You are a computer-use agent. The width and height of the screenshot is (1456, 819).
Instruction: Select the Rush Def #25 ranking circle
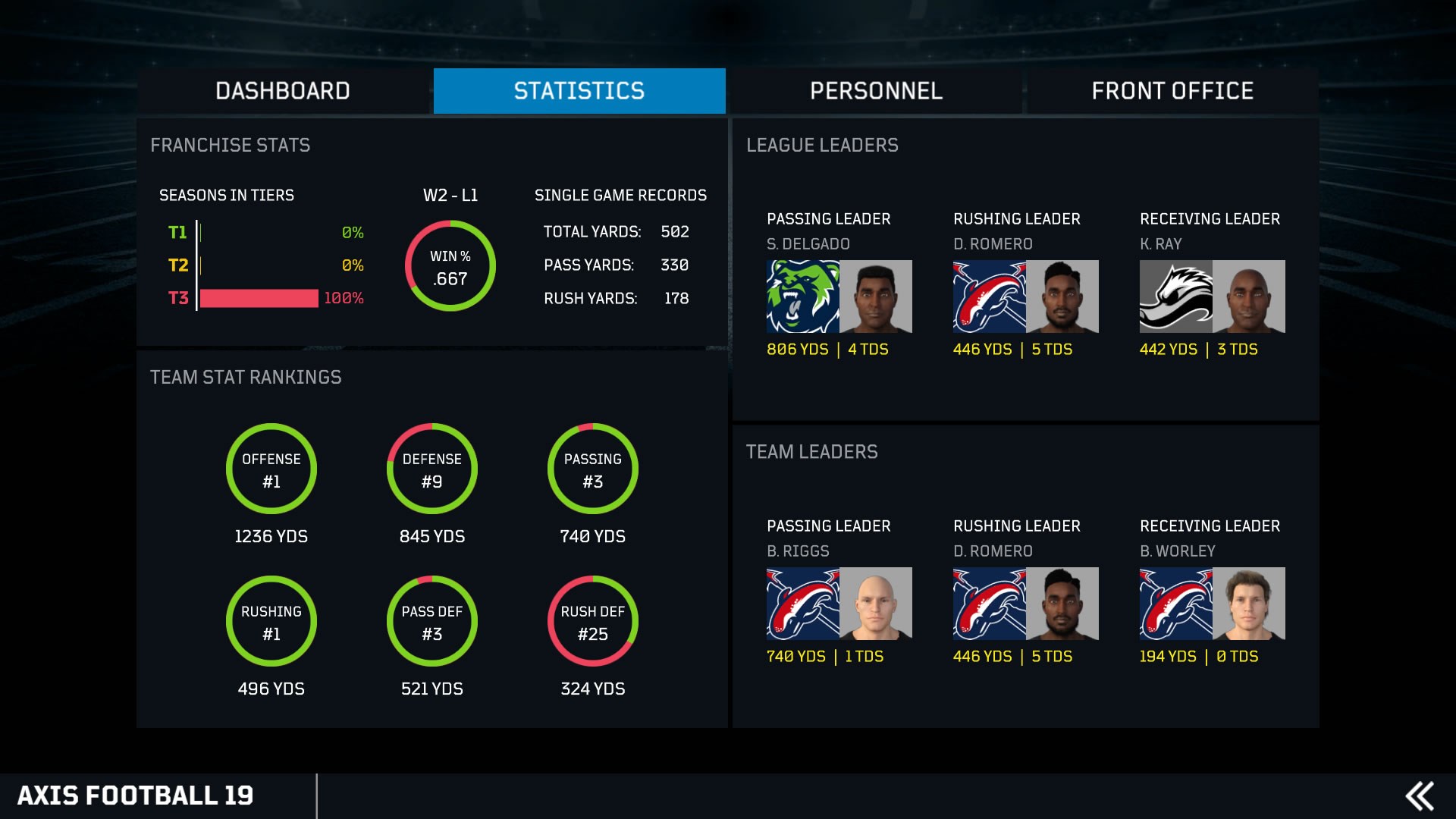[x=593, y=620]
